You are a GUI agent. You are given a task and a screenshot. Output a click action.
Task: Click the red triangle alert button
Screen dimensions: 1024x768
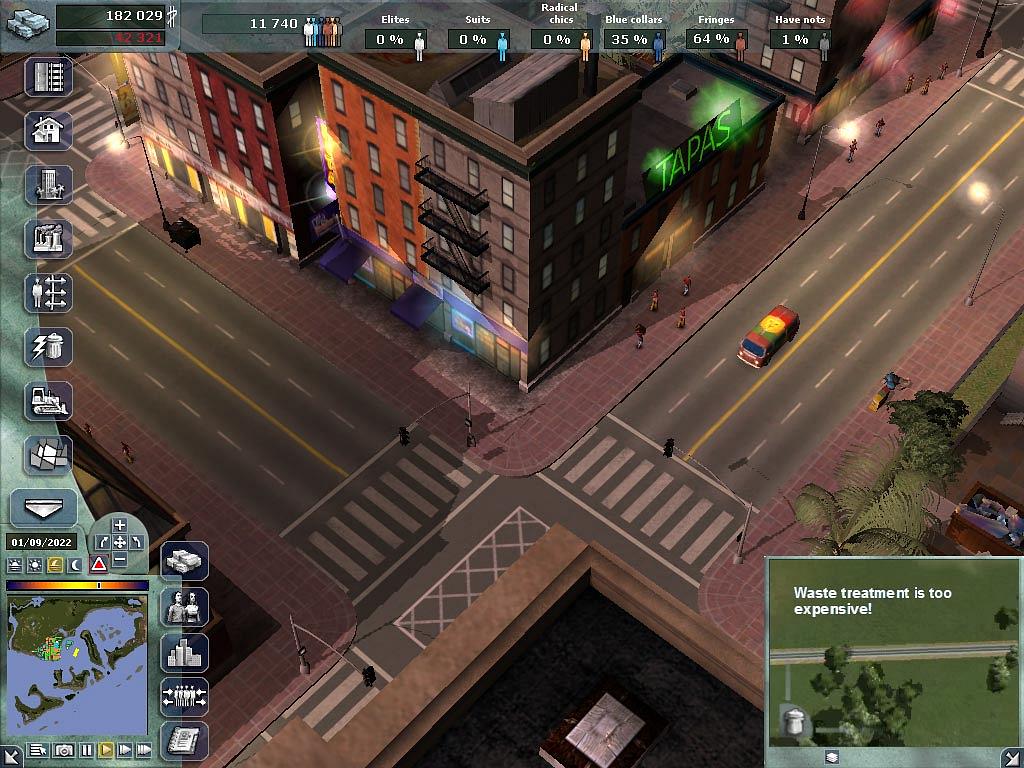point(98,564)
